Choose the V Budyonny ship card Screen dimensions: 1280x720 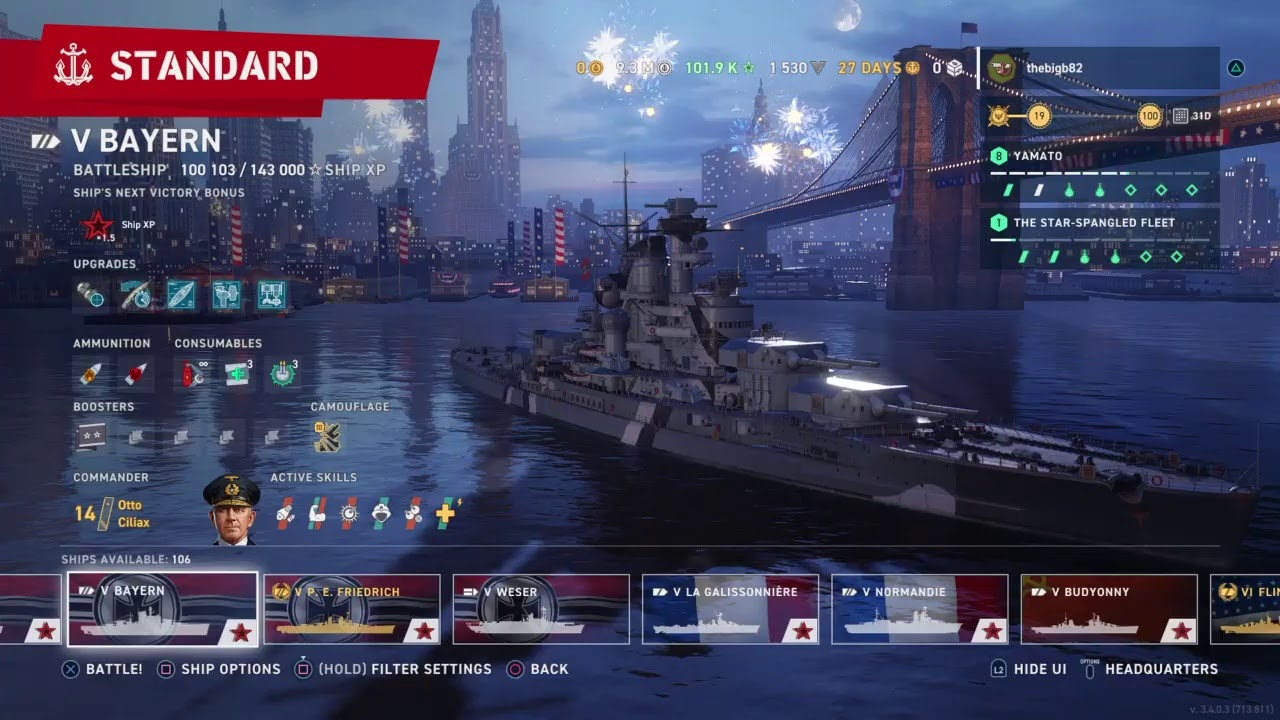point(1109,609)
